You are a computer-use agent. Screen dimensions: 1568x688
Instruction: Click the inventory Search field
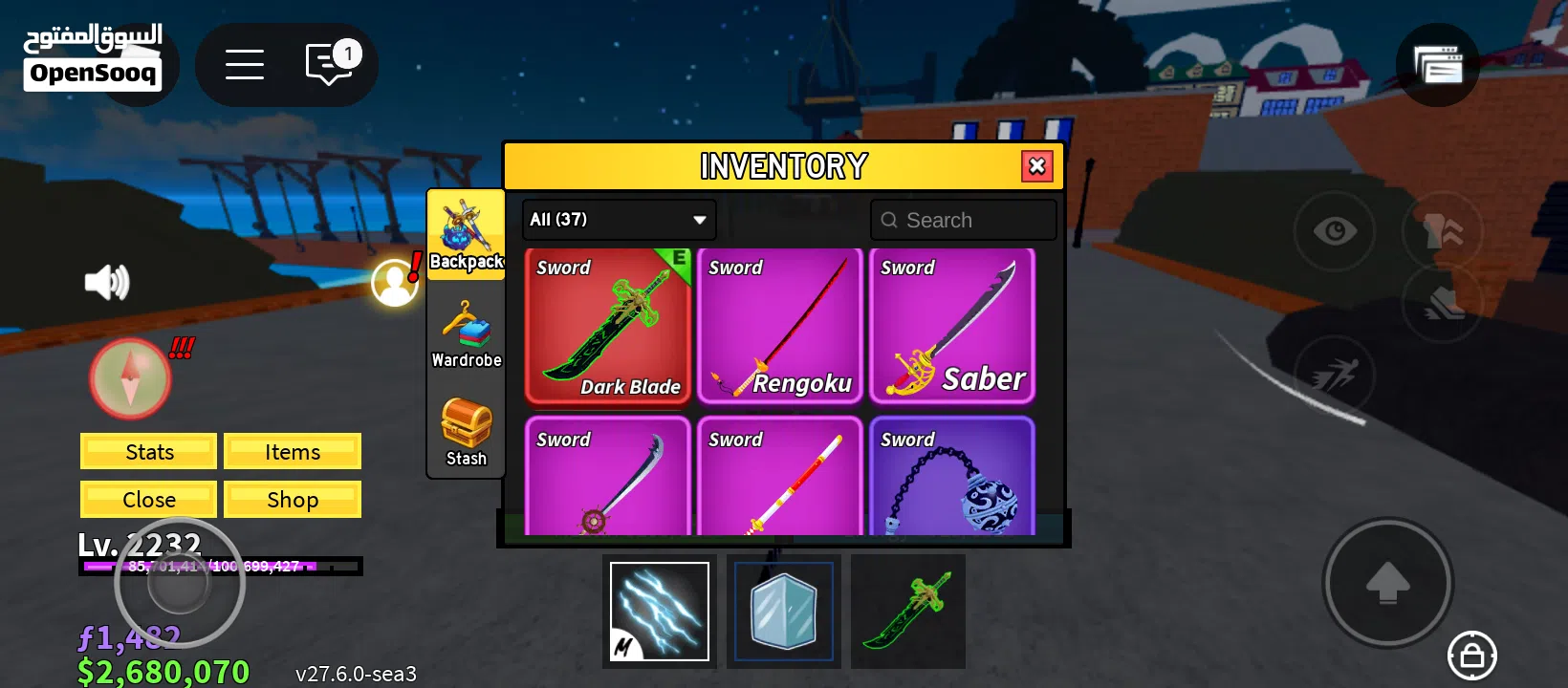click(x=964, y=220)
